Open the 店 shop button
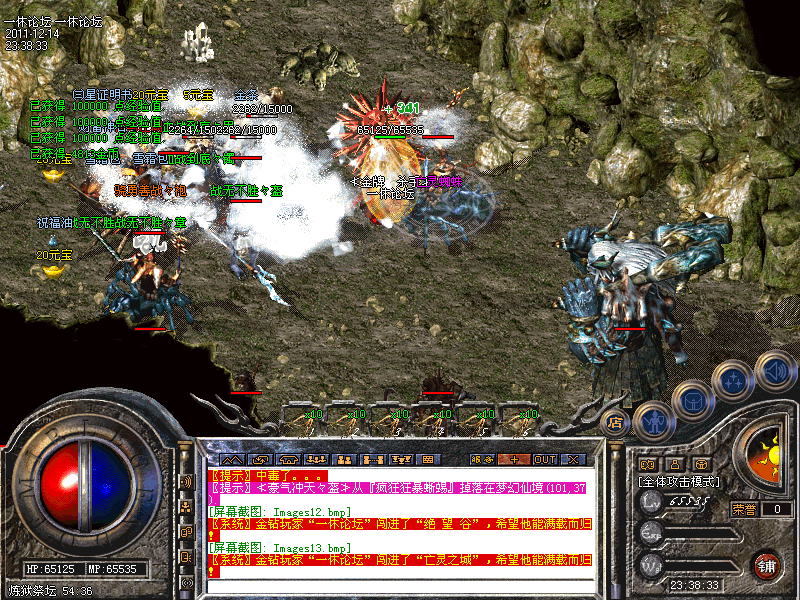The width and height of the screenshot is (800, 600). [616, 421]
